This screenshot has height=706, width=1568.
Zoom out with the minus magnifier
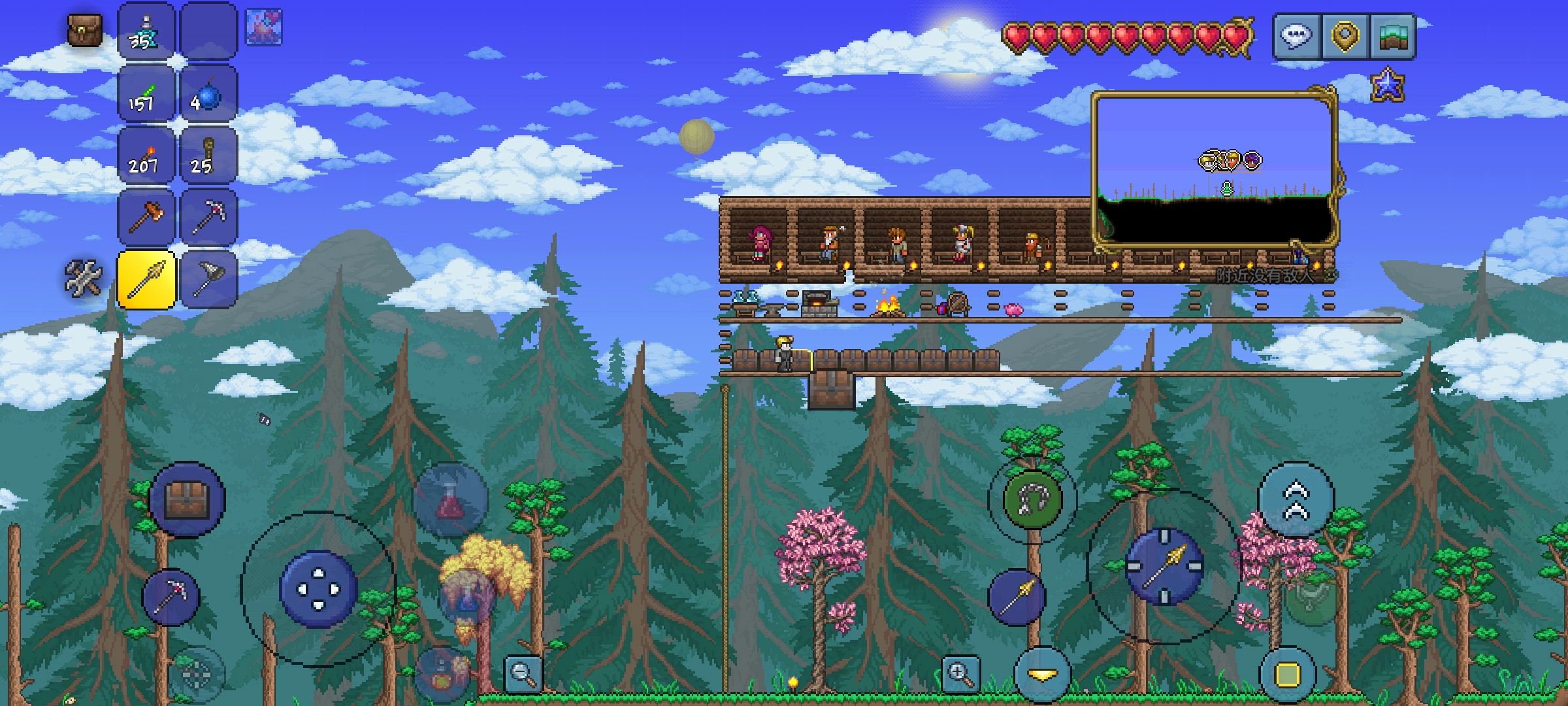[x=523, y=673]
